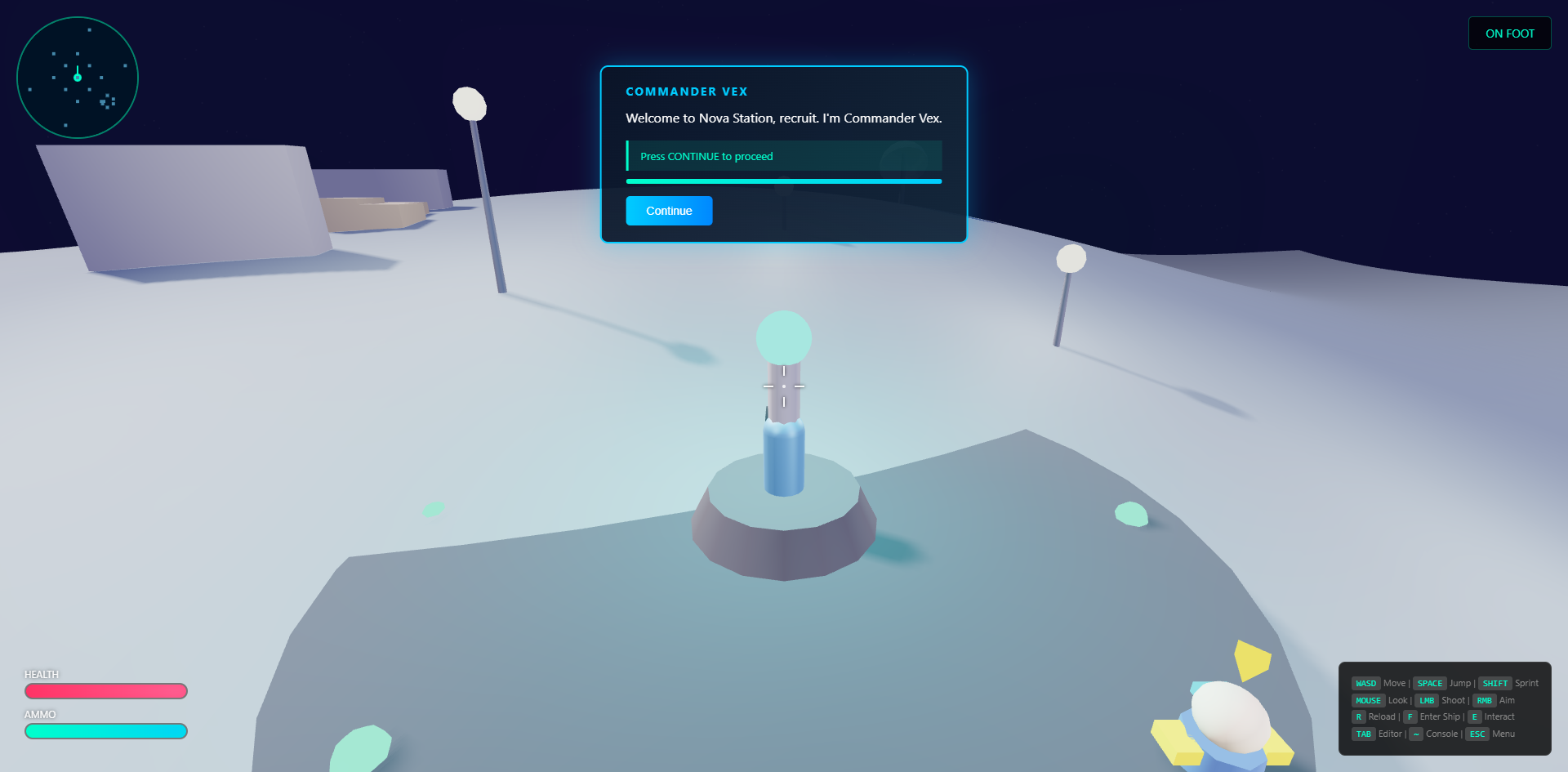This screenshot has width=1568, height=772.
Task: Toggle the TAB Editor keybind
Action: pyautogui.click(x=1364, y=734)
